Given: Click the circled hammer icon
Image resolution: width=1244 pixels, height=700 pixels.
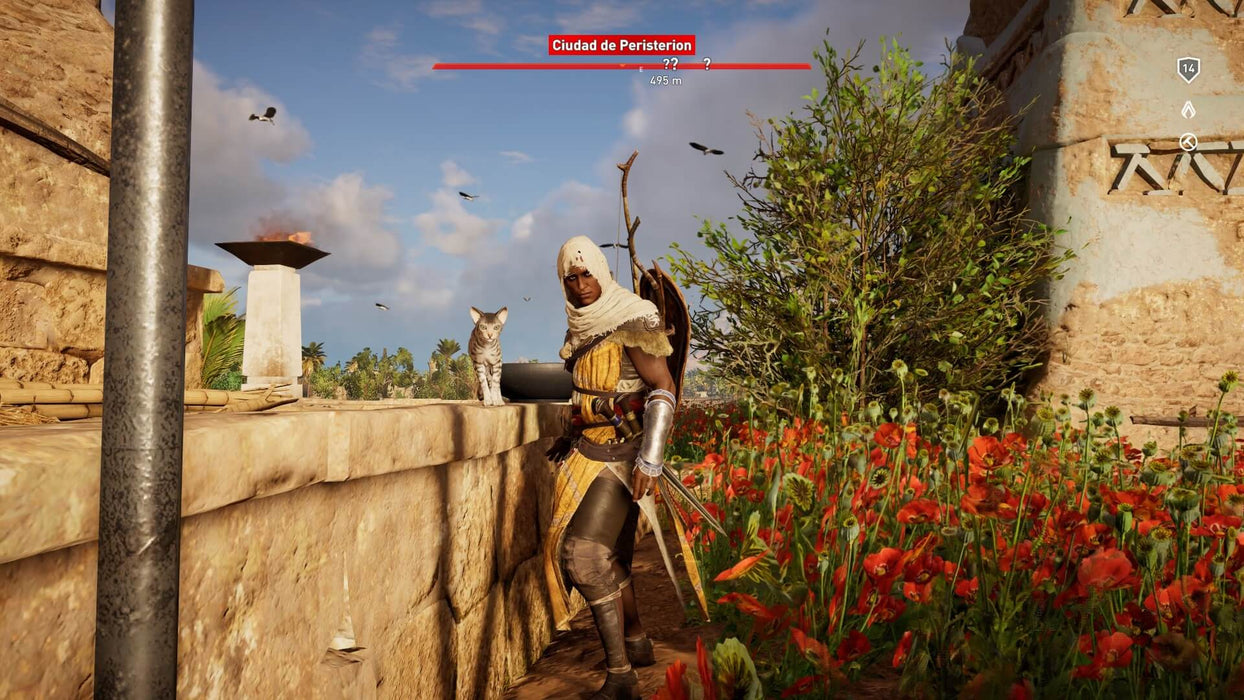Looking at the screenshot, I should click(1188, 142).
